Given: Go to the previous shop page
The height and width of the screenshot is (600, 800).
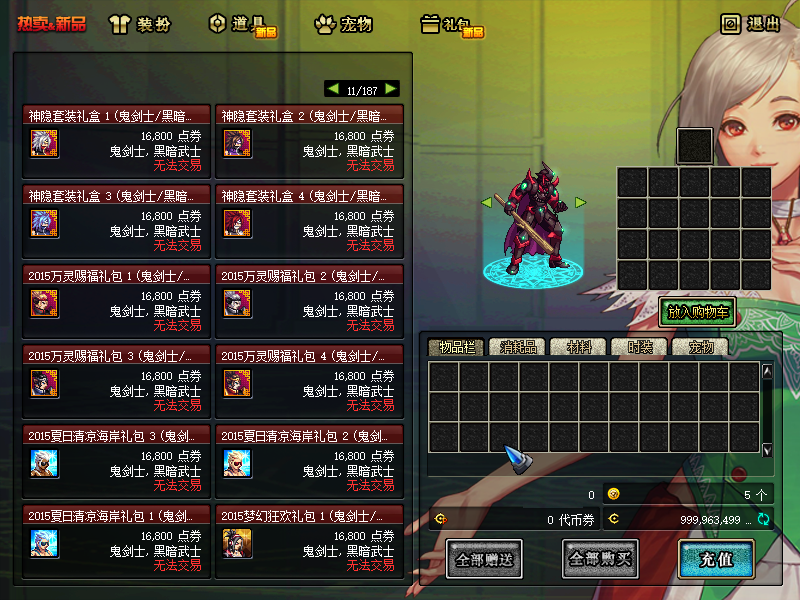Looking at the screenshot, I should point(333,89).
